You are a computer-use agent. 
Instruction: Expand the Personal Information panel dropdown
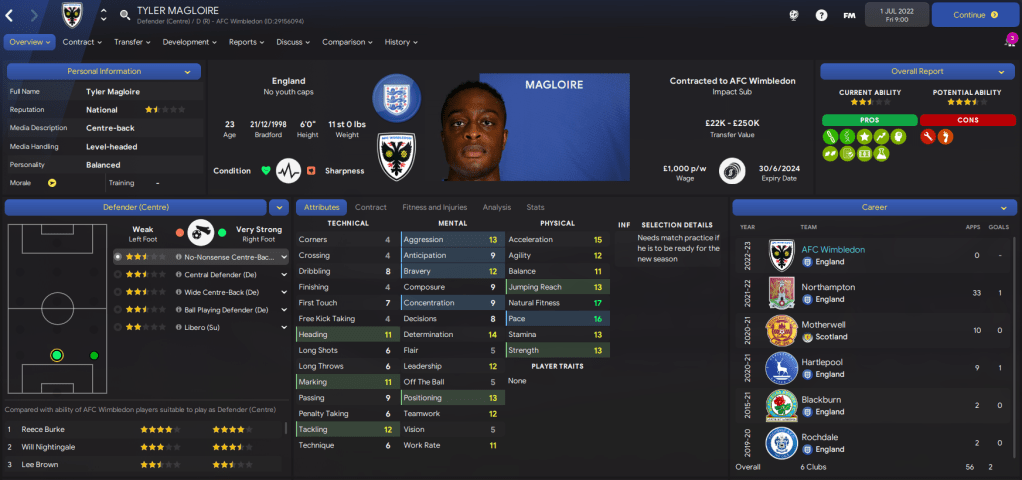[x=187, y=72]
